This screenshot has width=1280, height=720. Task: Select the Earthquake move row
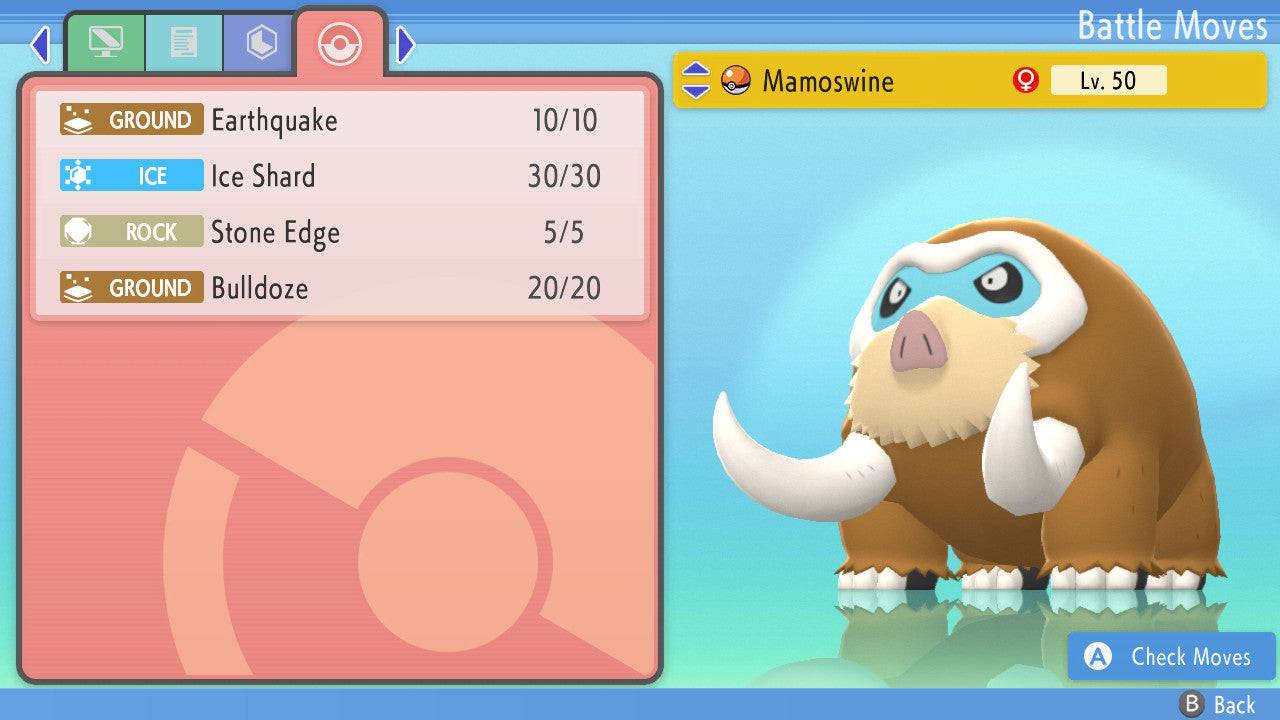(340, 121)
